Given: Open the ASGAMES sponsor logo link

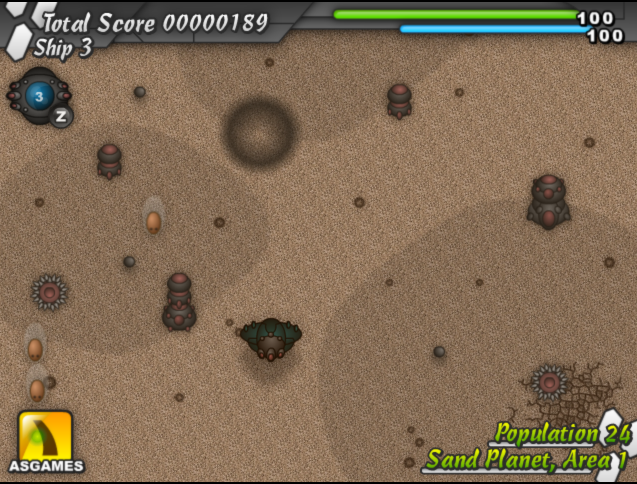Looking at the screenshot, I should (x=45, y=441).
